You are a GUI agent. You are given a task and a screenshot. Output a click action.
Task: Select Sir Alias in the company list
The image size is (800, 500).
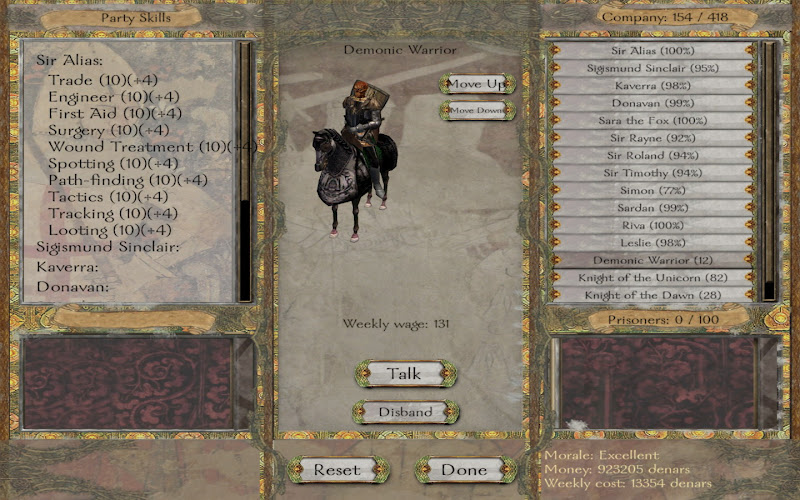pyautogui.click(x=652, y=50)
